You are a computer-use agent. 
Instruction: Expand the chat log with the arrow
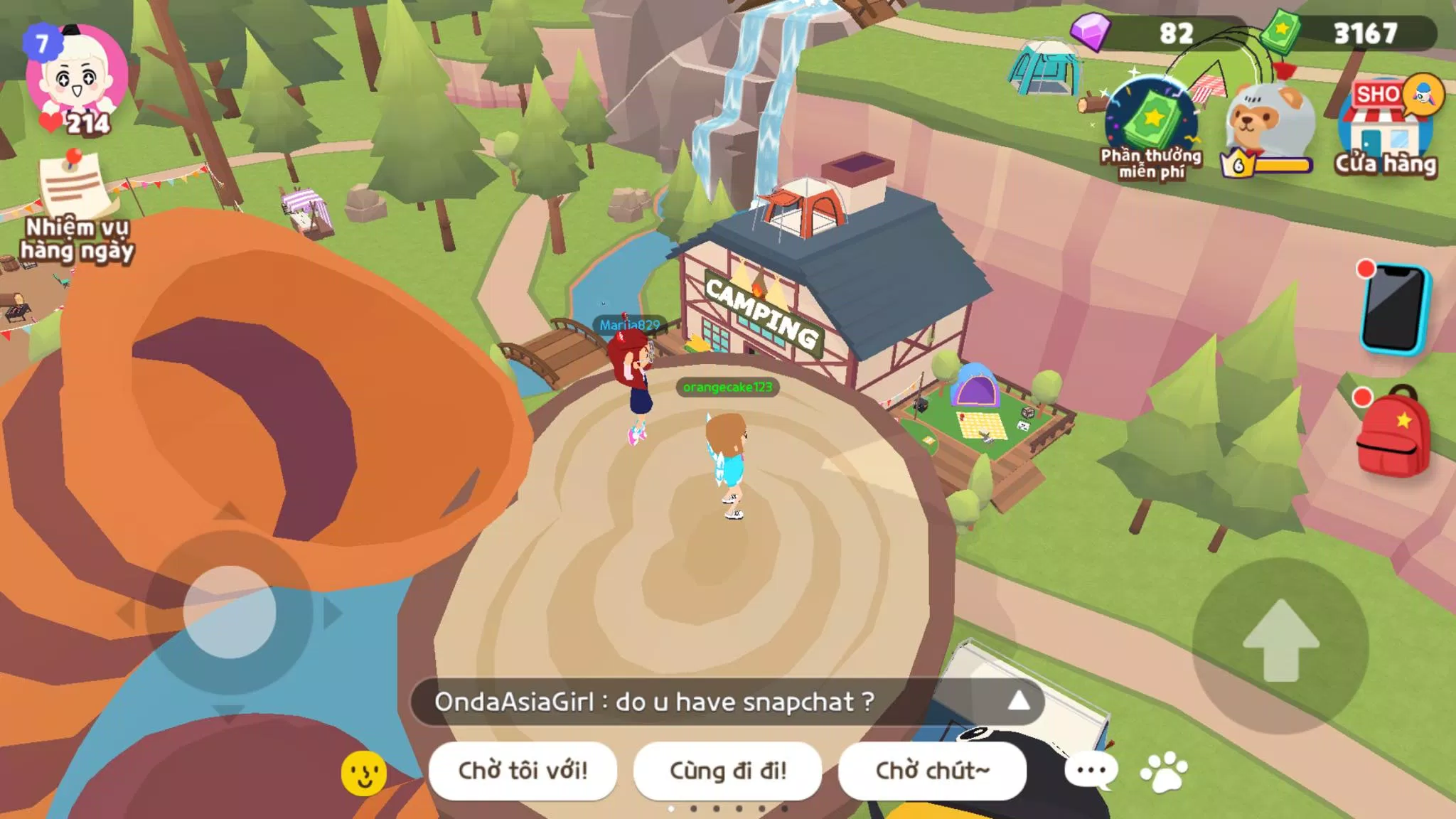(x=1018, y=701)
